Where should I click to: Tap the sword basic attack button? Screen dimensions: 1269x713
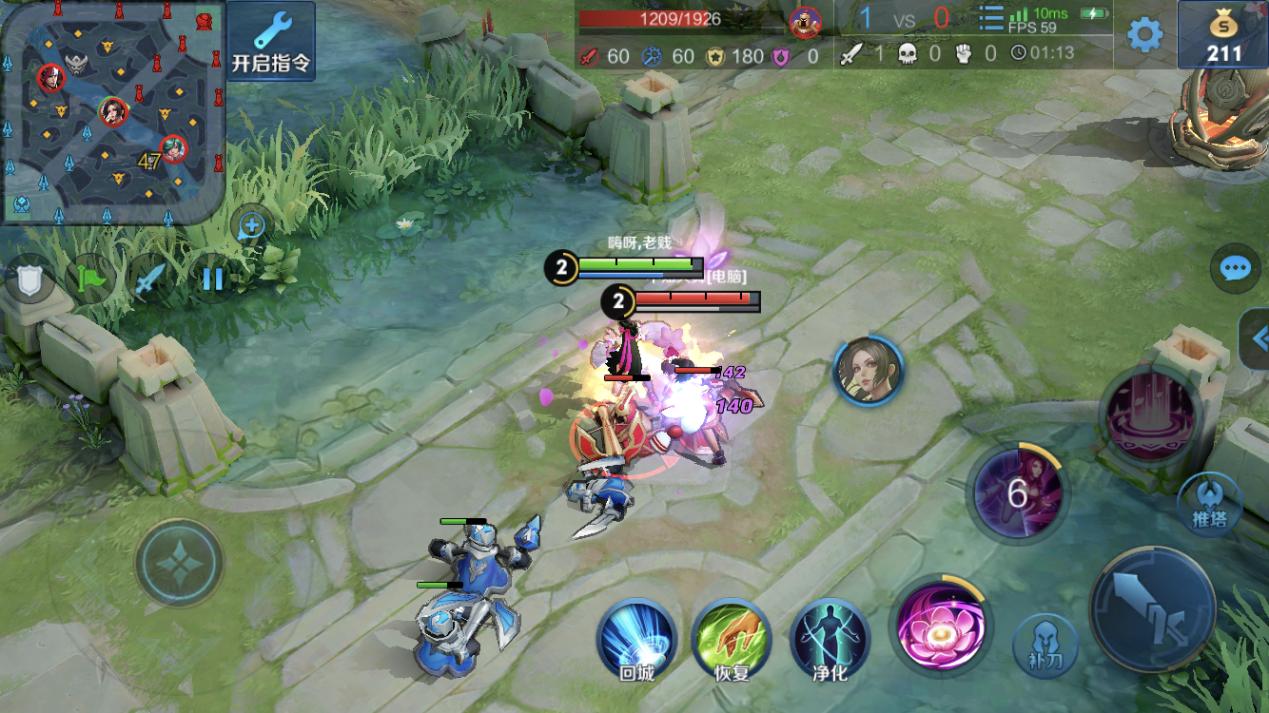pyautogui.click(x=1152, y=609)
